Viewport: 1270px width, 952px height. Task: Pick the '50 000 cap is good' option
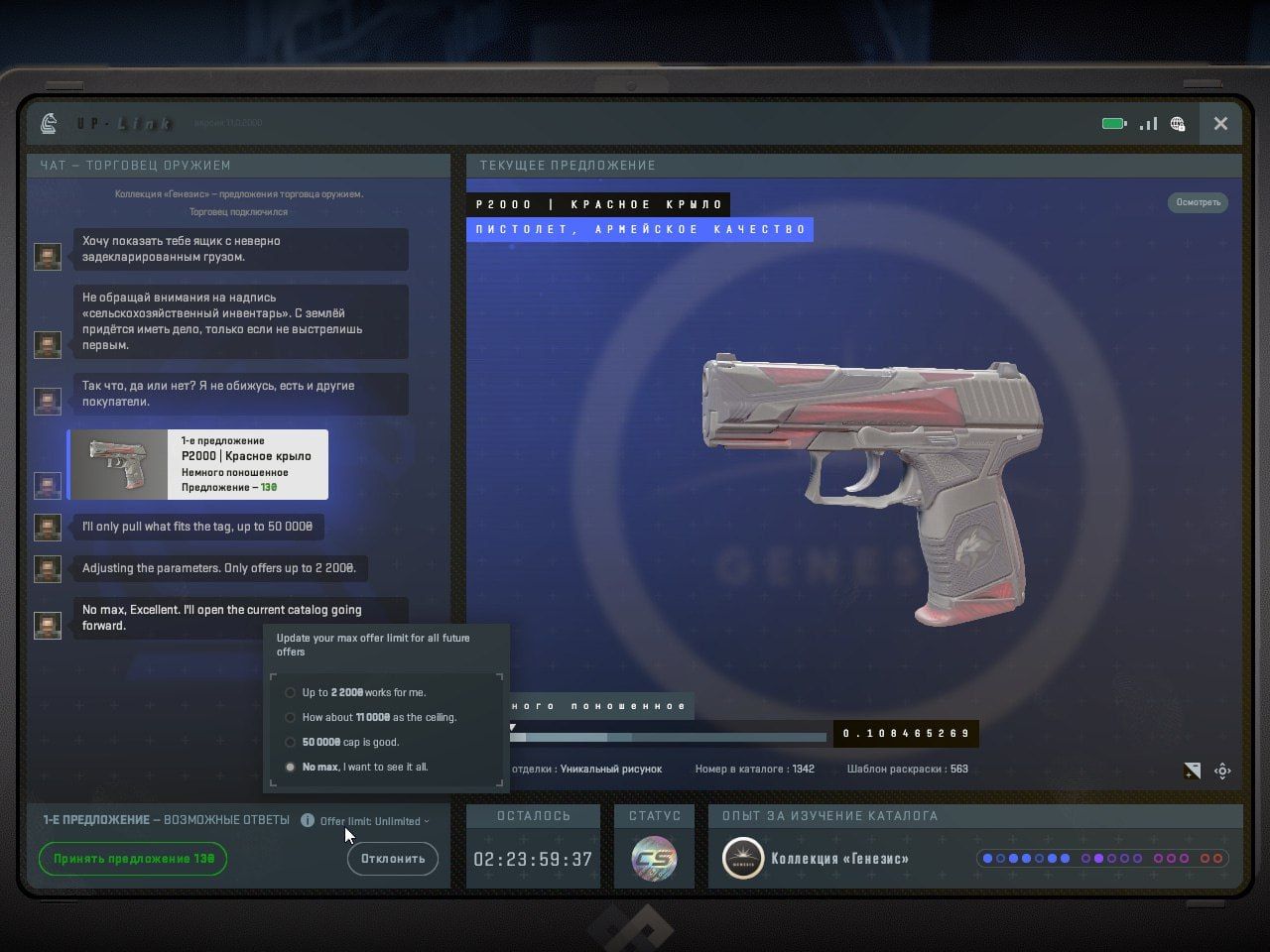coord(291,742)
